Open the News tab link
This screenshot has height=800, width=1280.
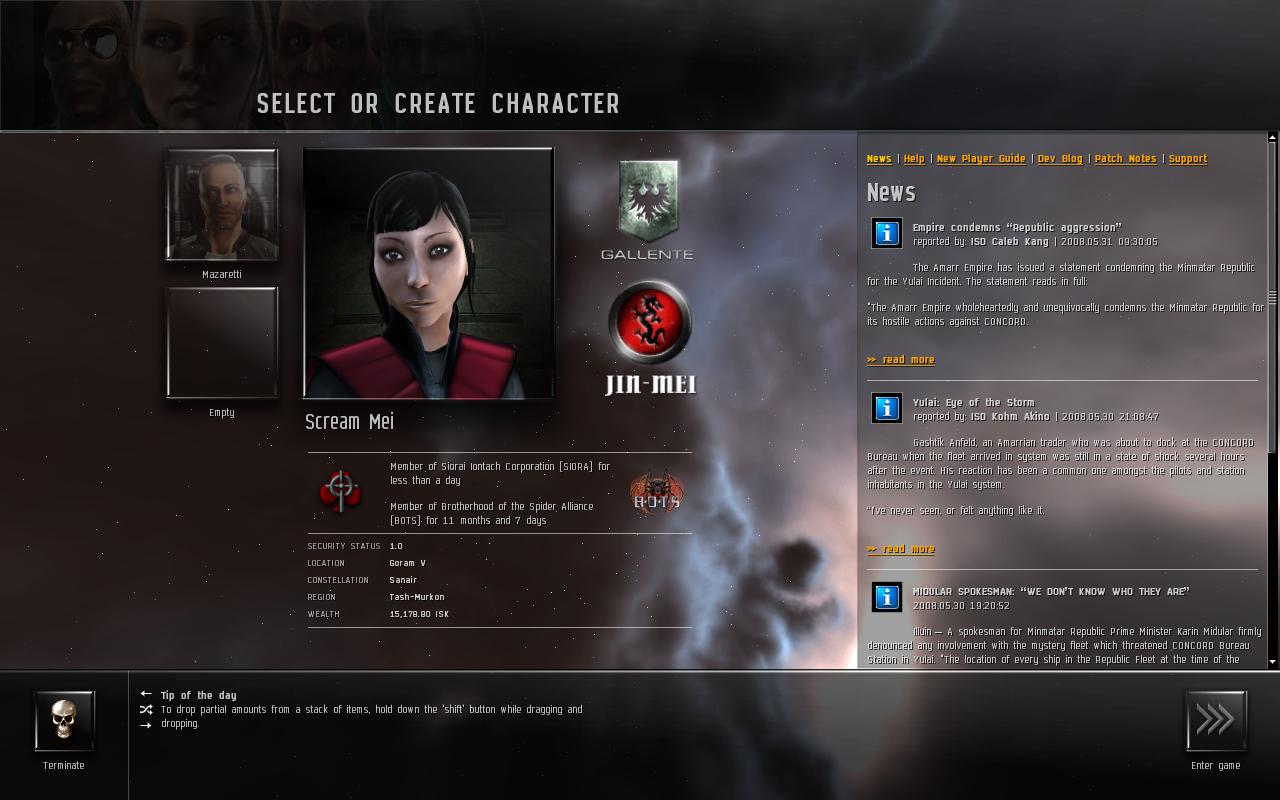point(879,159)
